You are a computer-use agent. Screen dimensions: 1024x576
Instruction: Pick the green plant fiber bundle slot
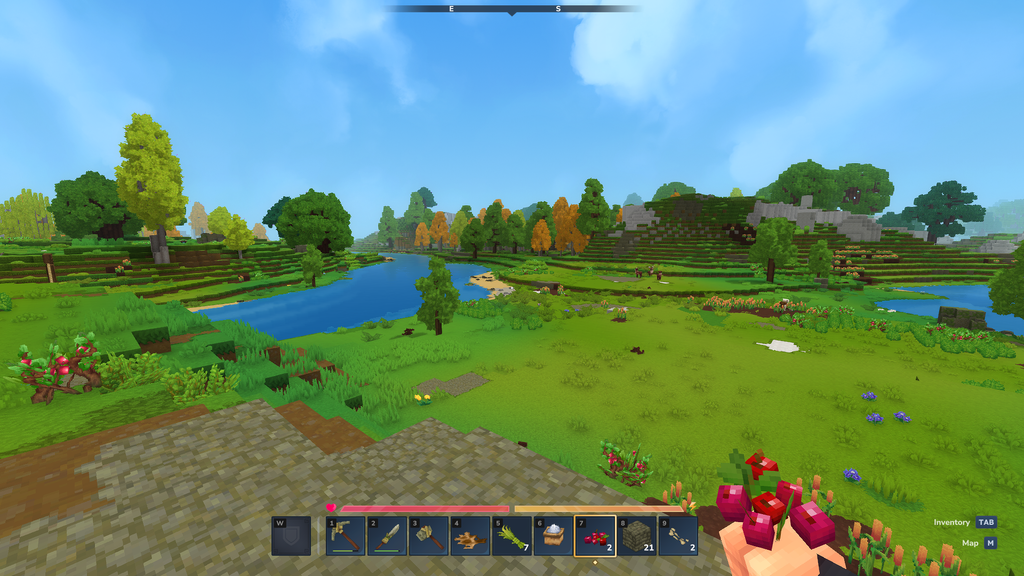click(x=511, y=536)
